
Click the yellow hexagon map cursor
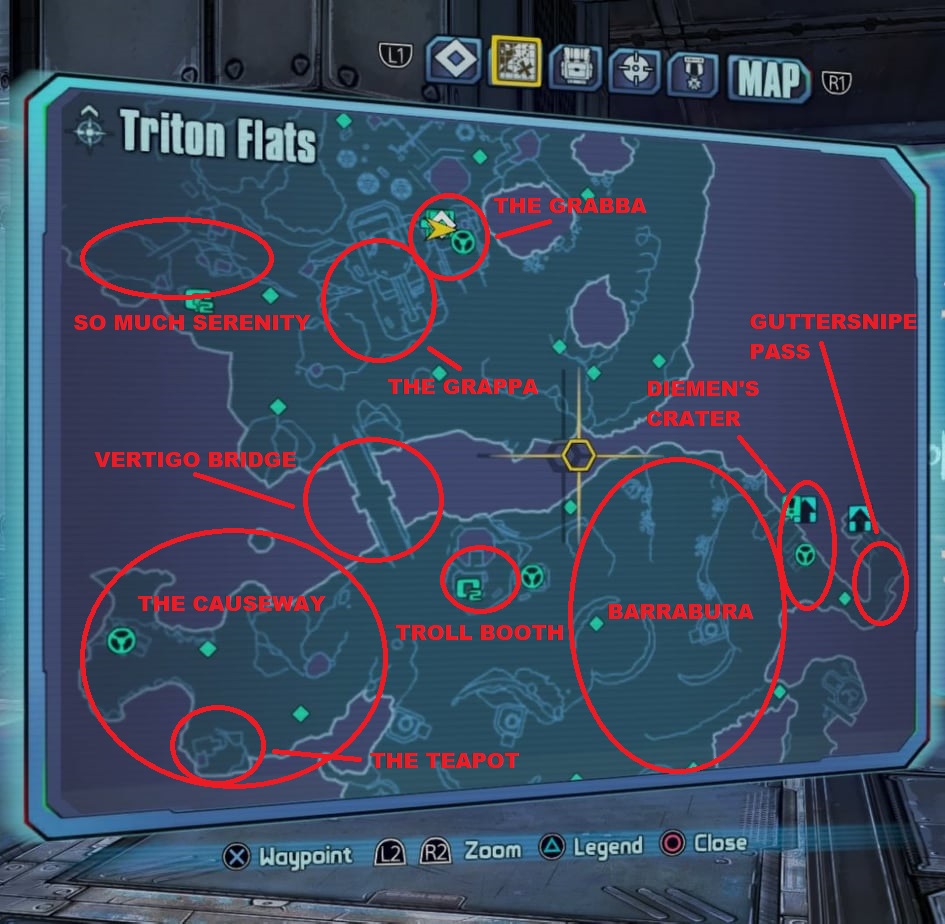(578, 455)
